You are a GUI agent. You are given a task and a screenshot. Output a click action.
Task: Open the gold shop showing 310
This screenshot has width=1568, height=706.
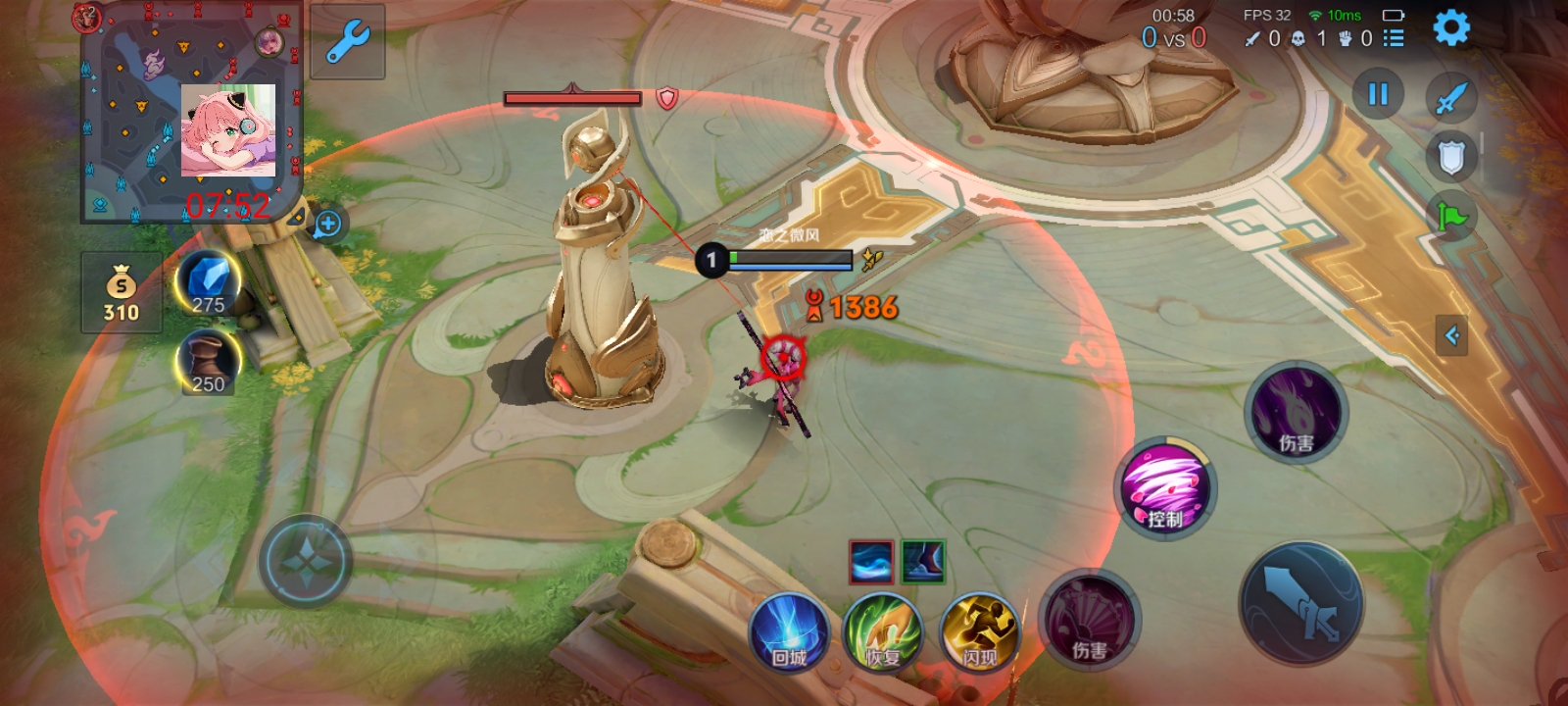pyautogui.click(x=122, y=293)
